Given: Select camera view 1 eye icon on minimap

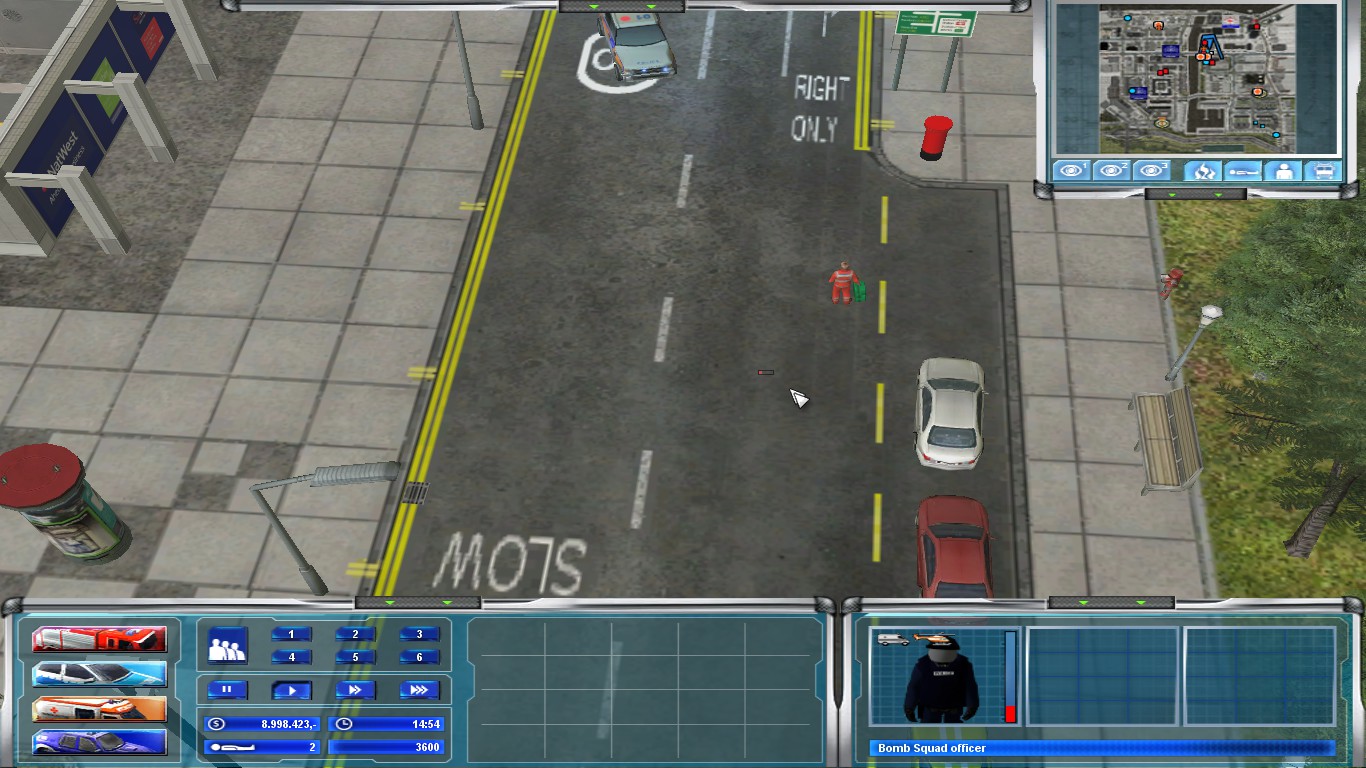Looking at the screenshot, I should [x=1072, y=171].
